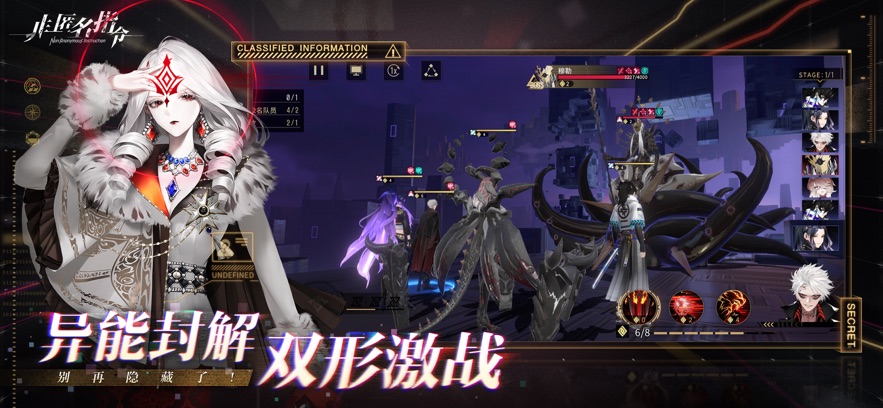The width and height of the screenshot is (883, 408).
Task: Activate the red claw skill
Action: click(x=636, y=303)
